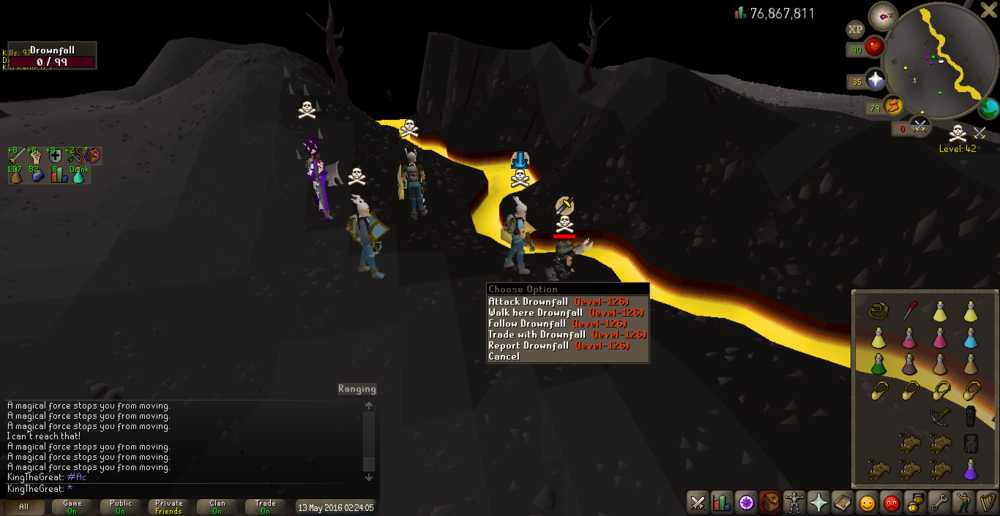The image size is (1000, 516).
Task: Open the skills bar-chart tab
Action: (721, 502)
